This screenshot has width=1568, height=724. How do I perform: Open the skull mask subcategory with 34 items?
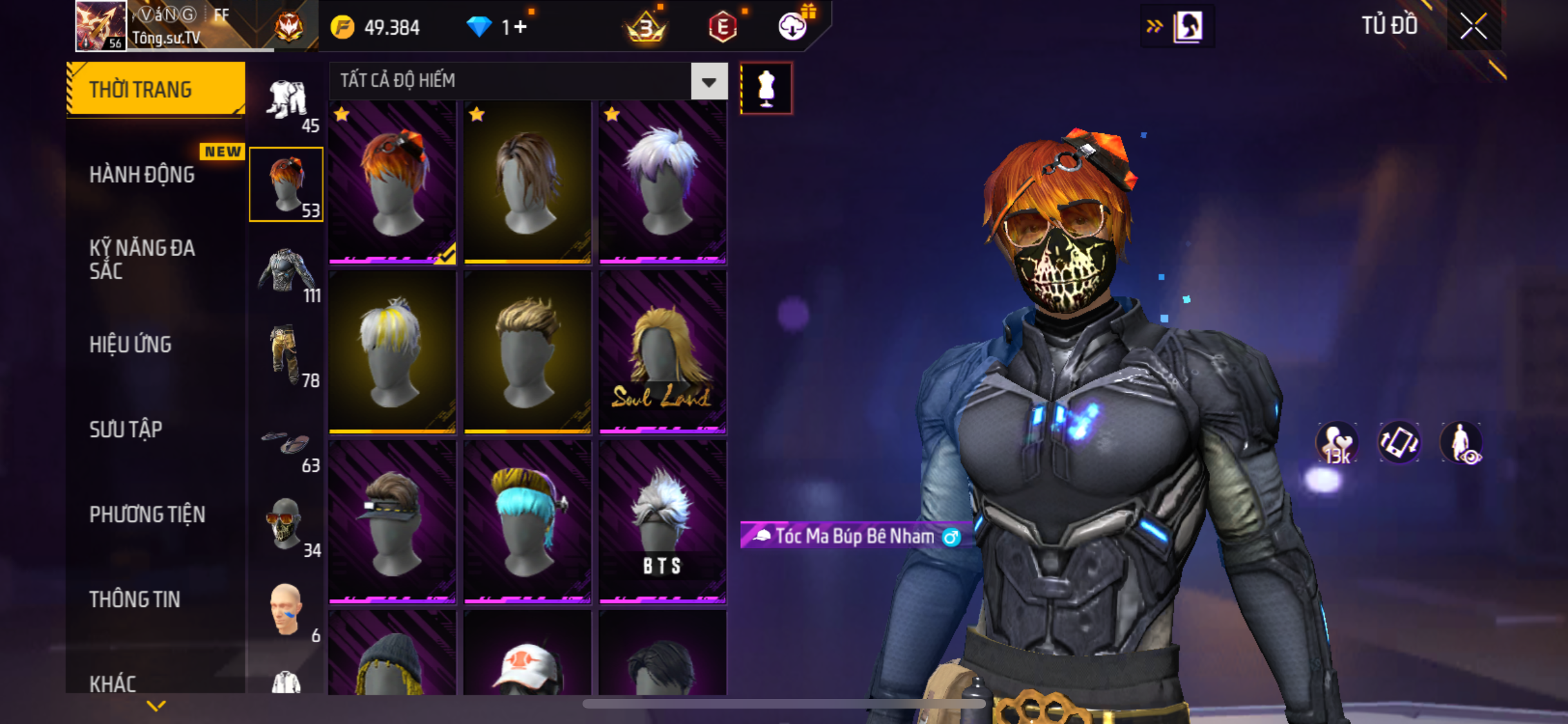point(287,525)
